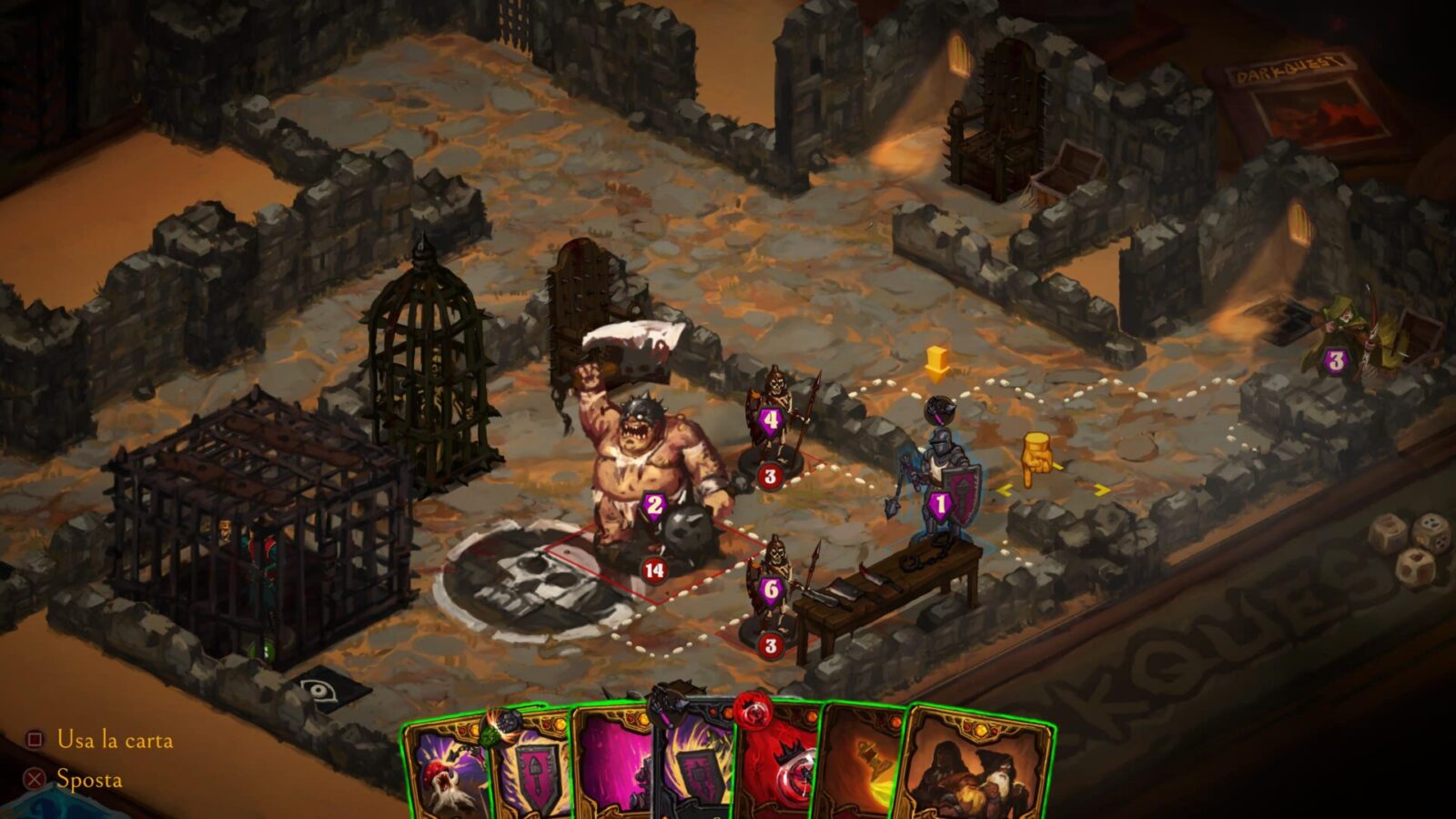Image resolution: width=1456 pixels, height=819 pixels.
Task: Play the red crowned skull card
Action: [x=781, y=767]
